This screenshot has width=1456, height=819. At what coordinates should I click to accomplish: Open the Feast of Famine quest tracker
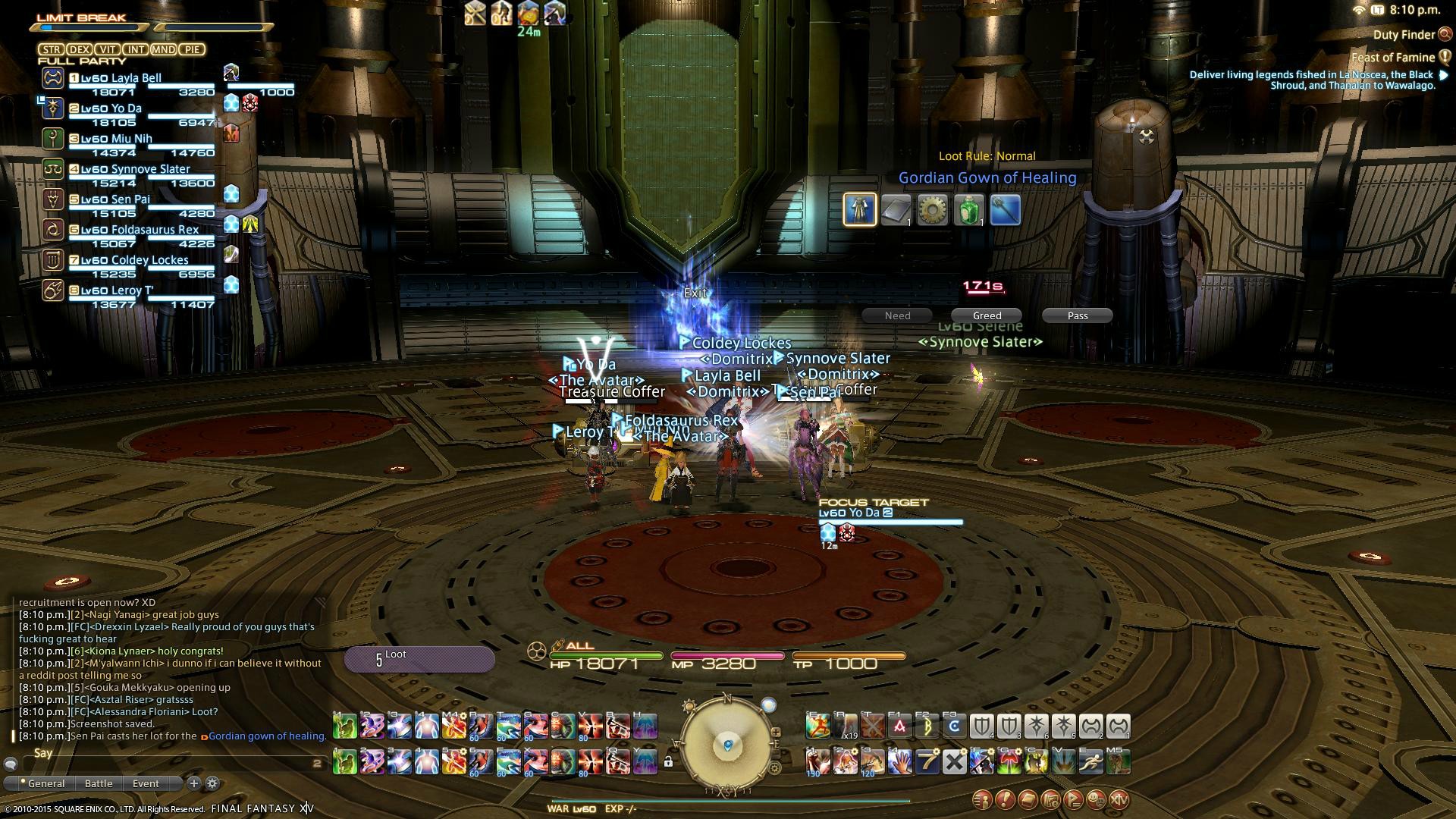click(1393, 58)
